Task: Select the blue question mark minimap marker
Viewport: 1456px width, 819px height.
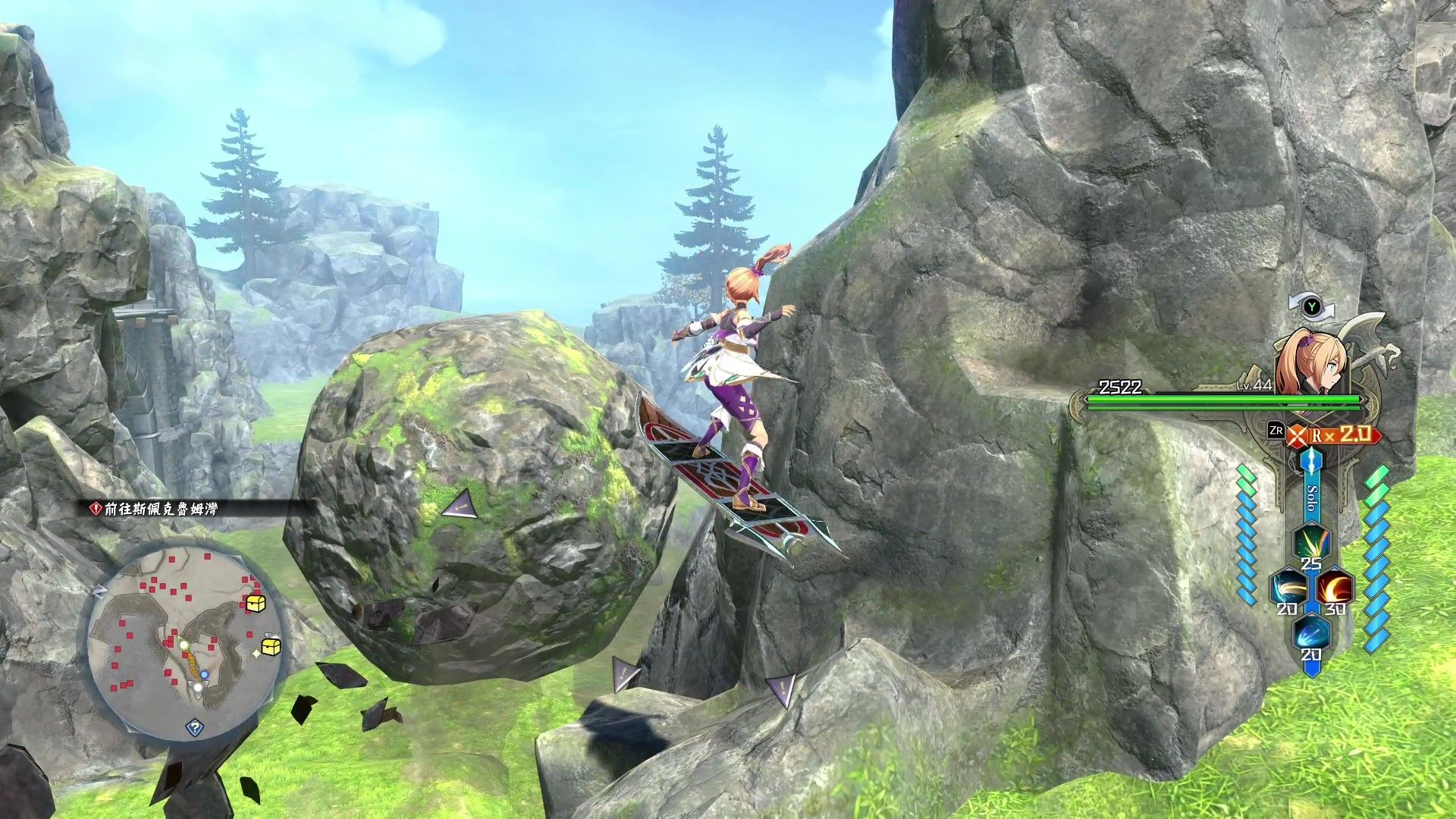Action: coord(195,728)
